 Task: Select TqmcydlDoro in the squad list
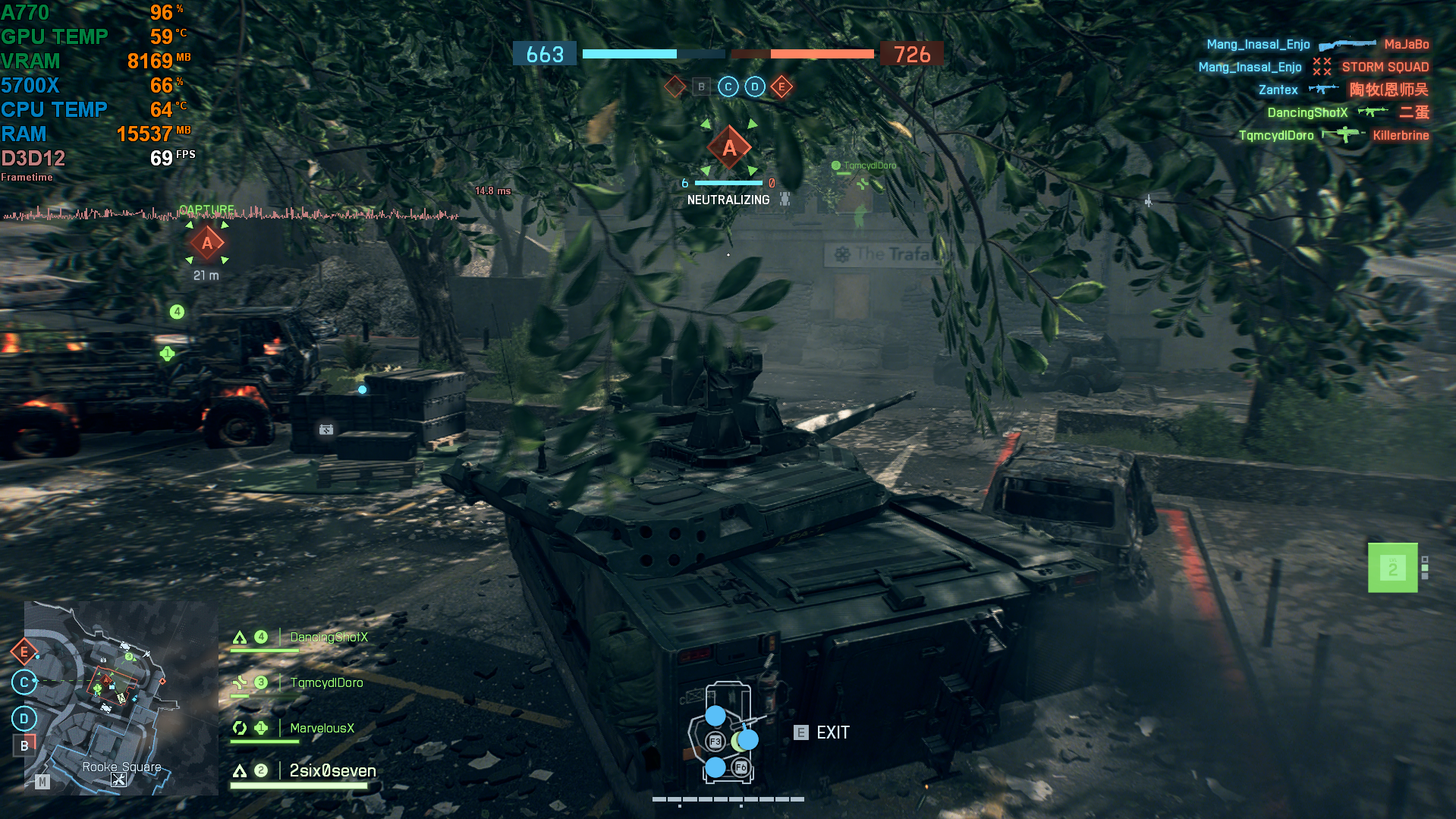click(x=326, y=683)
